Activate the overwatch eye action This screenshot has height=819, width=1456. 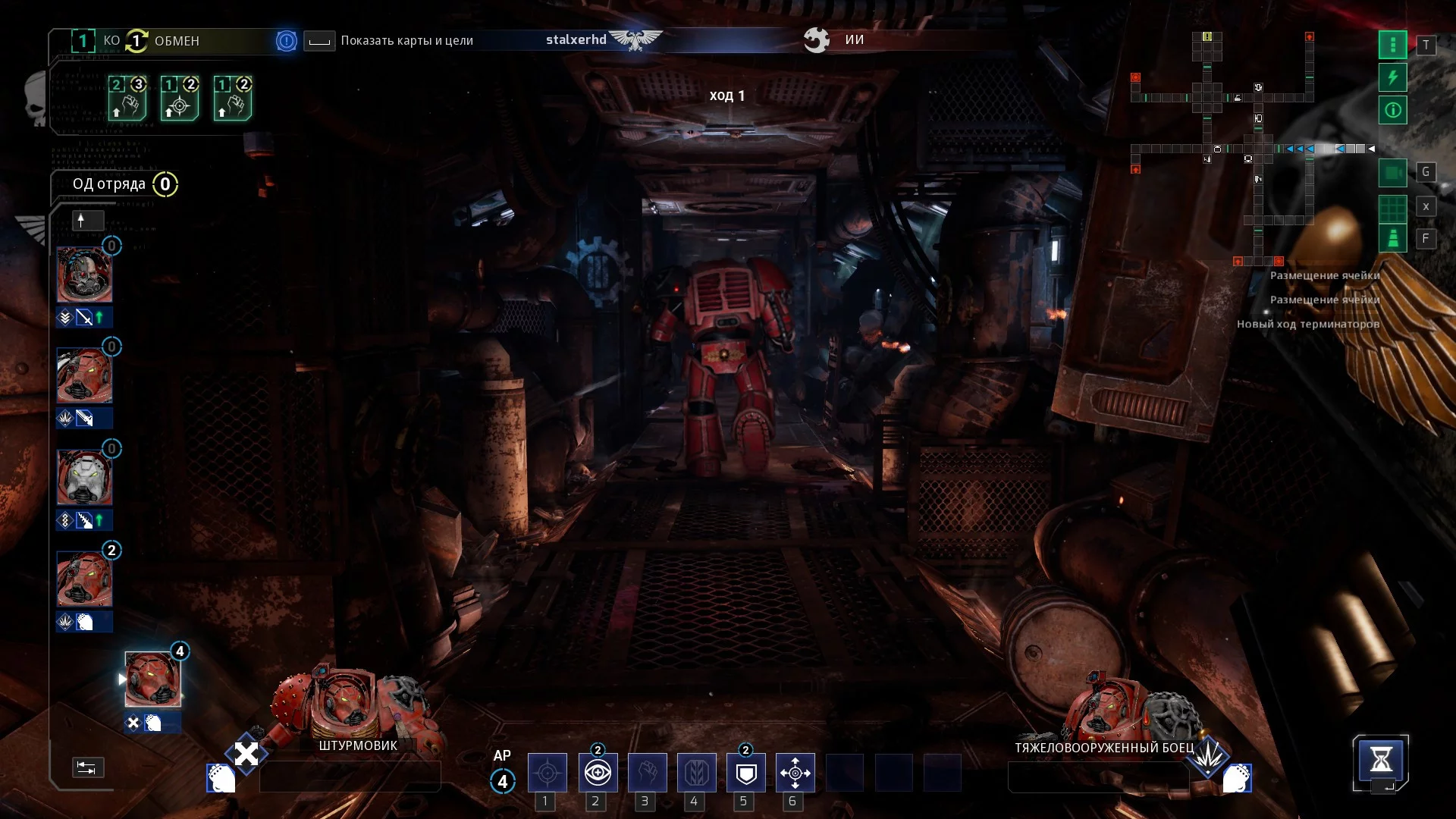598,773
